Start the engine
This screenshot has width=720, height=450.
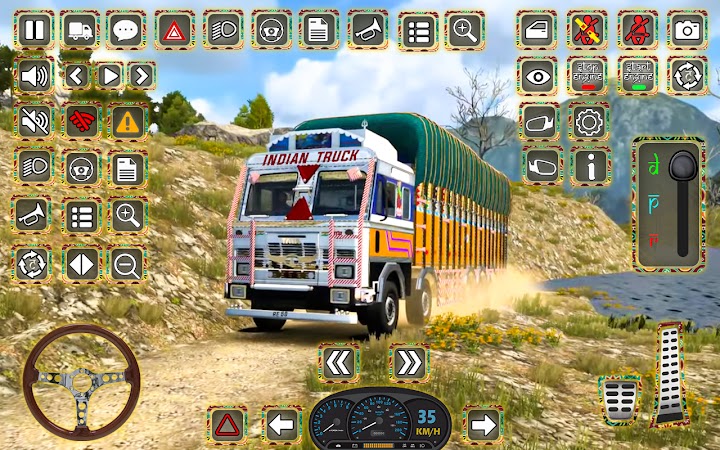tap(637, 75)
